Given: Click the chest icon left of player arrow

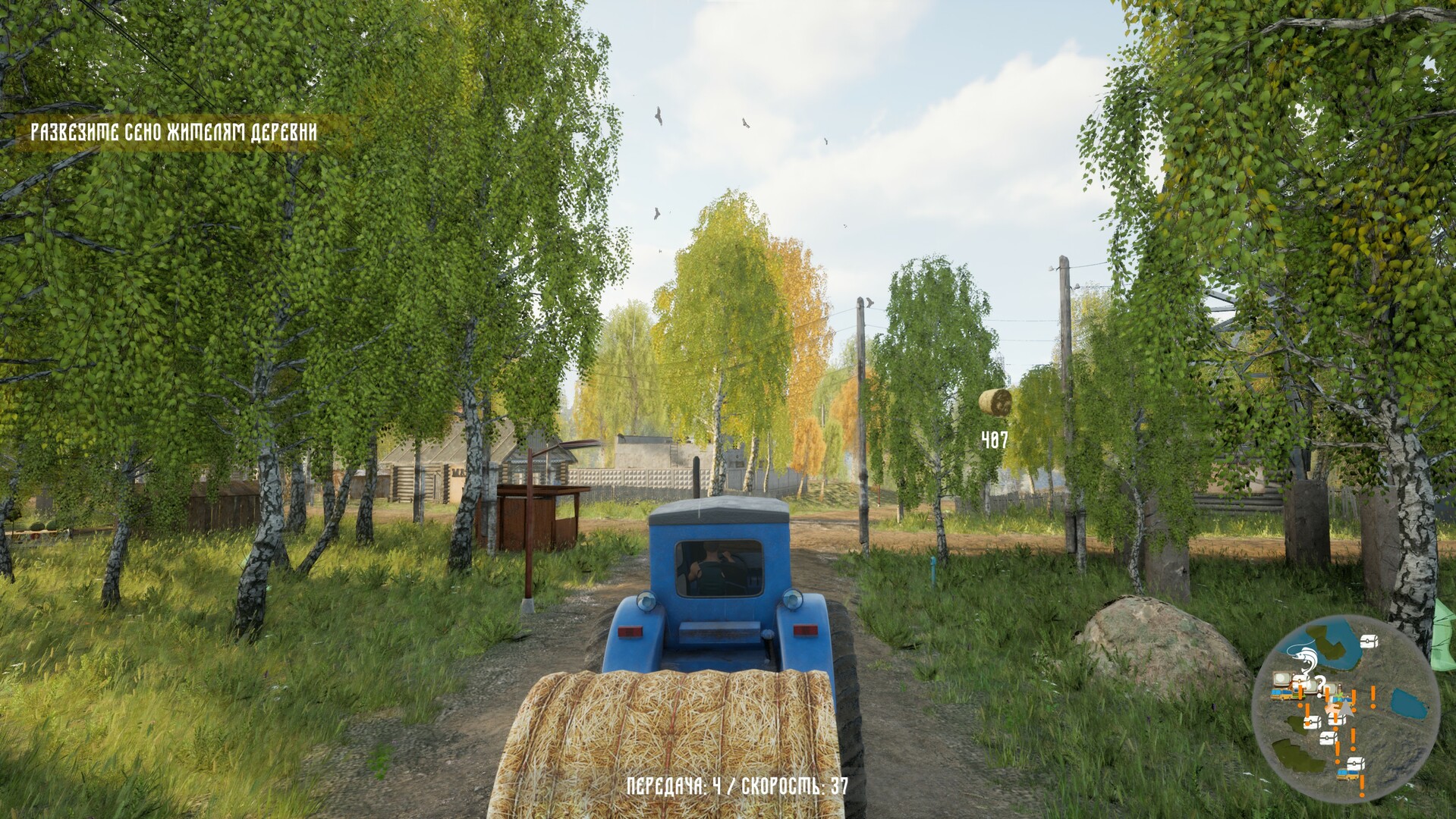Looking at the screenshot, I should [x=1312, y=722].
